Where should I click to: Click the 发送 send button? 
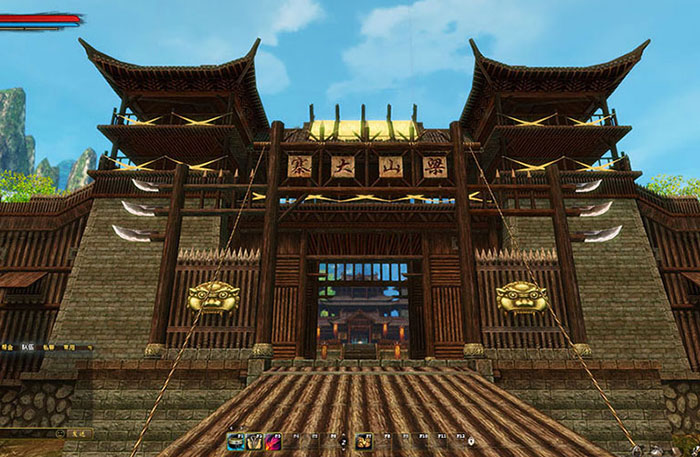pyautogui.click(x=80, y=433)
